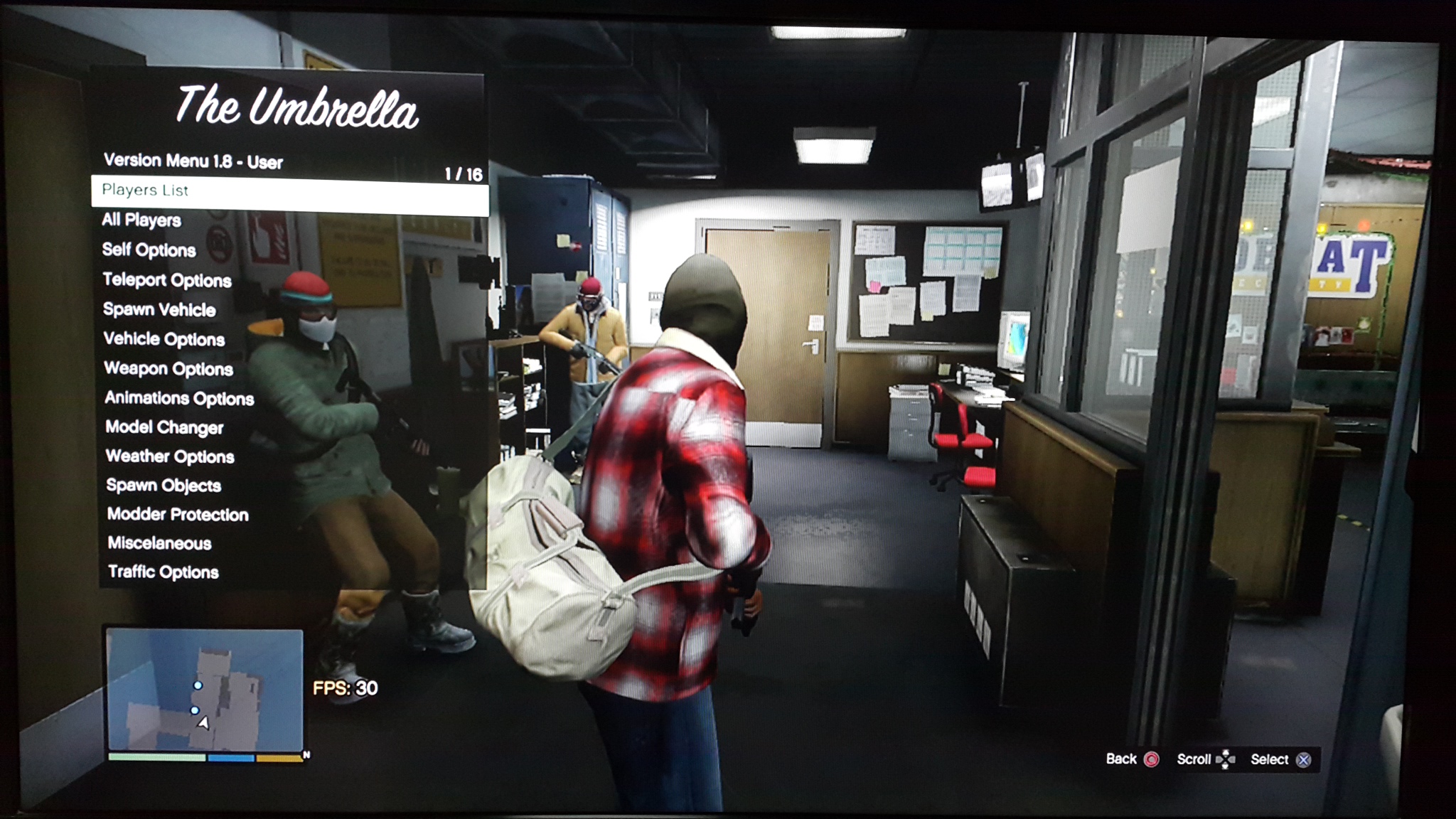Open the Miscelaneous menu
1456x819 pixels.
click(160, 544)
